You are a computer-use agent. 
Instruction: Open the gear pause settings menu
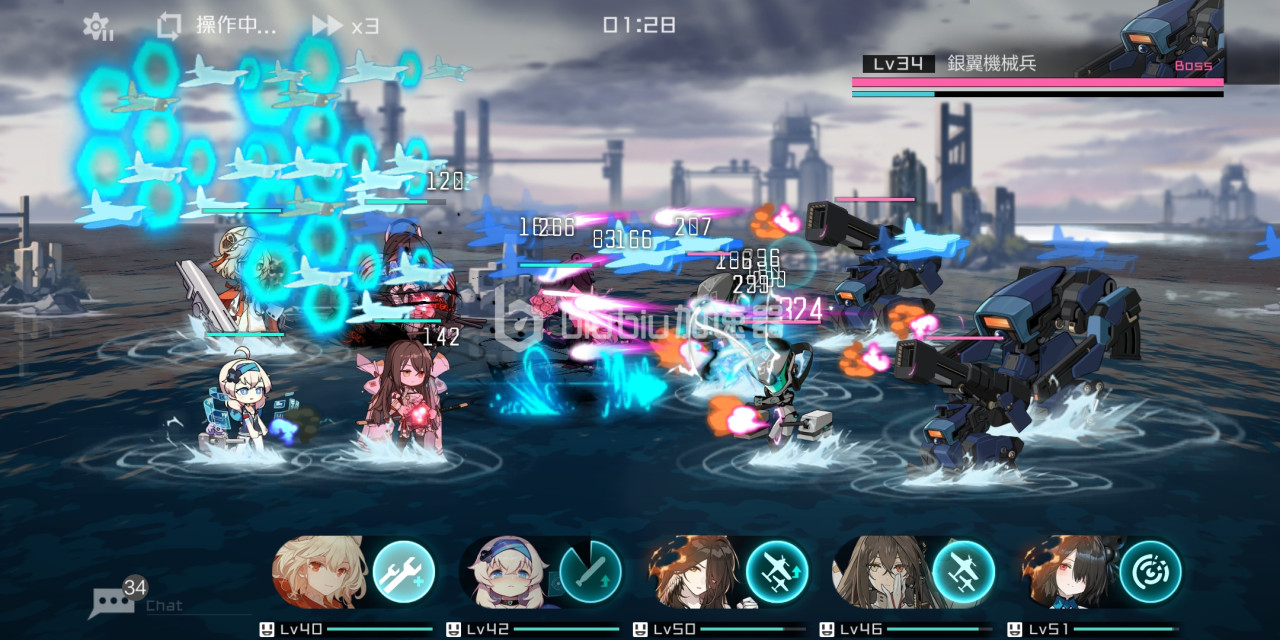coord(97,26)
